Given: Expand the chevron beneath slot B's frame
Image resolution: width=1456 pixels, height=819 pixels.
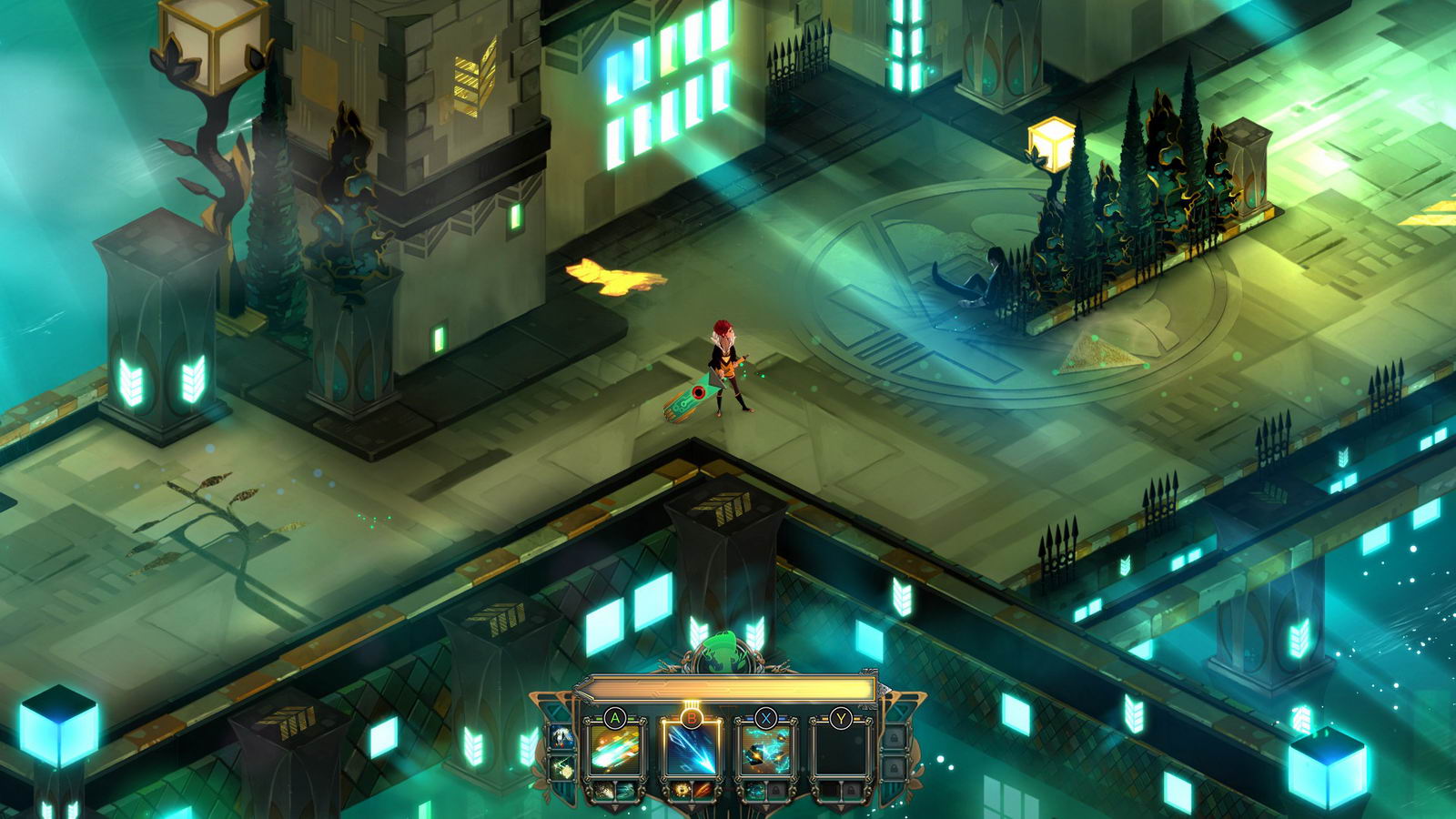Looking at the screenshot, I should pos(692,806).
